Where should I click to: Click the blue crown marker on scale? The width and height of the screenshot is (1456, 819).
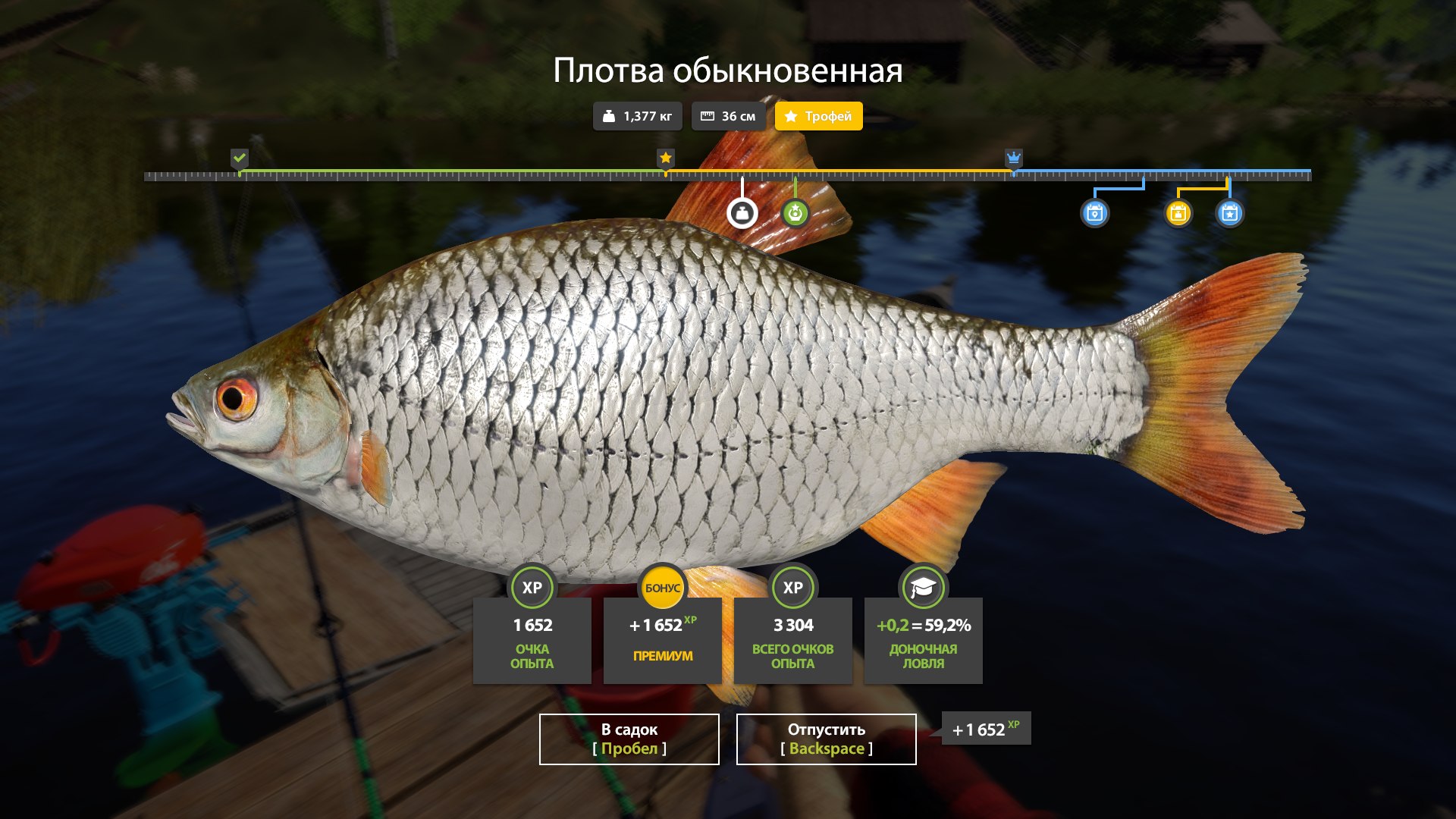1013,158
